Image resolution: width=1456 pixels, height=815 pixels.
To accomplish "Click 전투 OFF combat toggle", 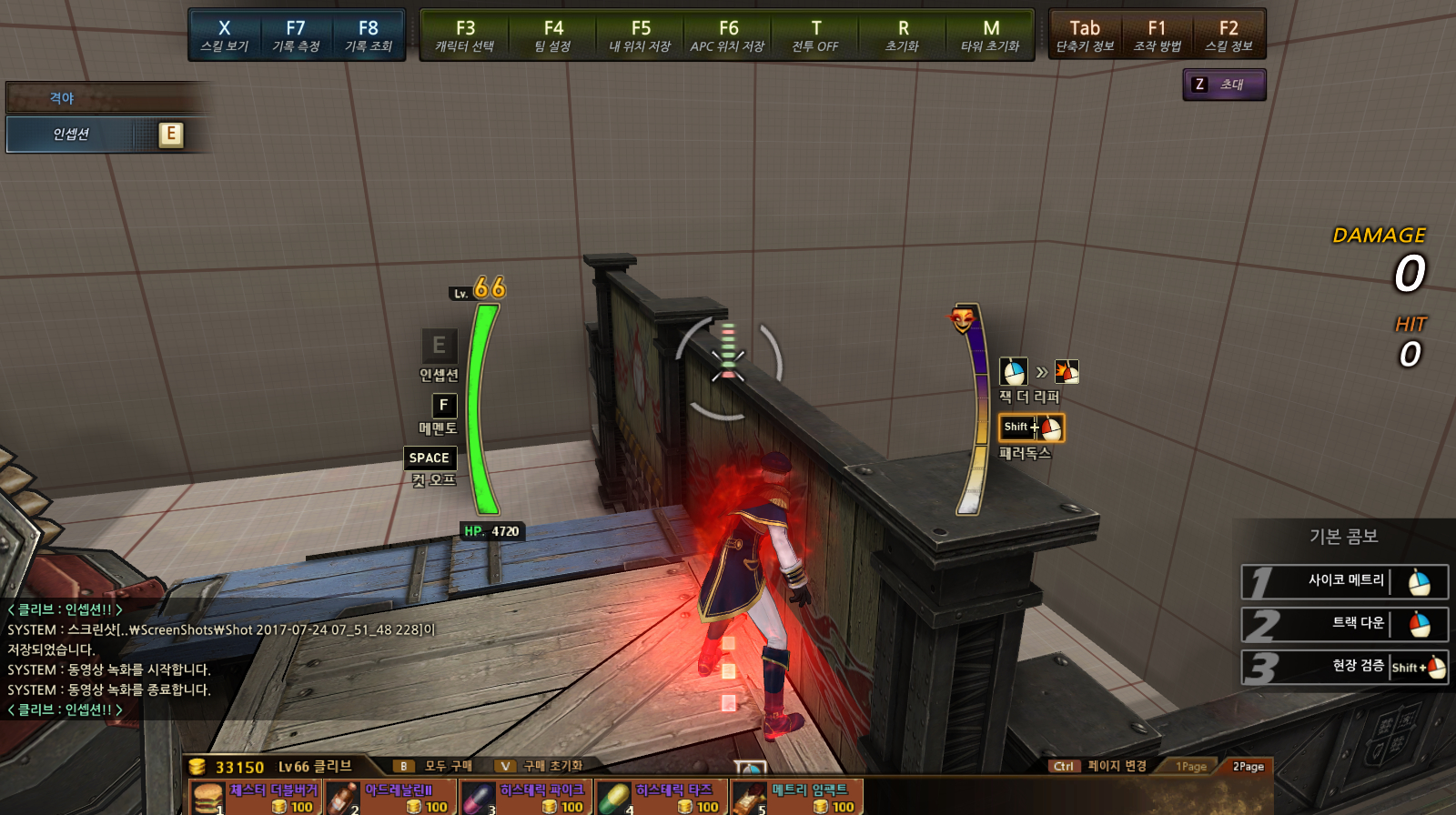I will (815, 35).
